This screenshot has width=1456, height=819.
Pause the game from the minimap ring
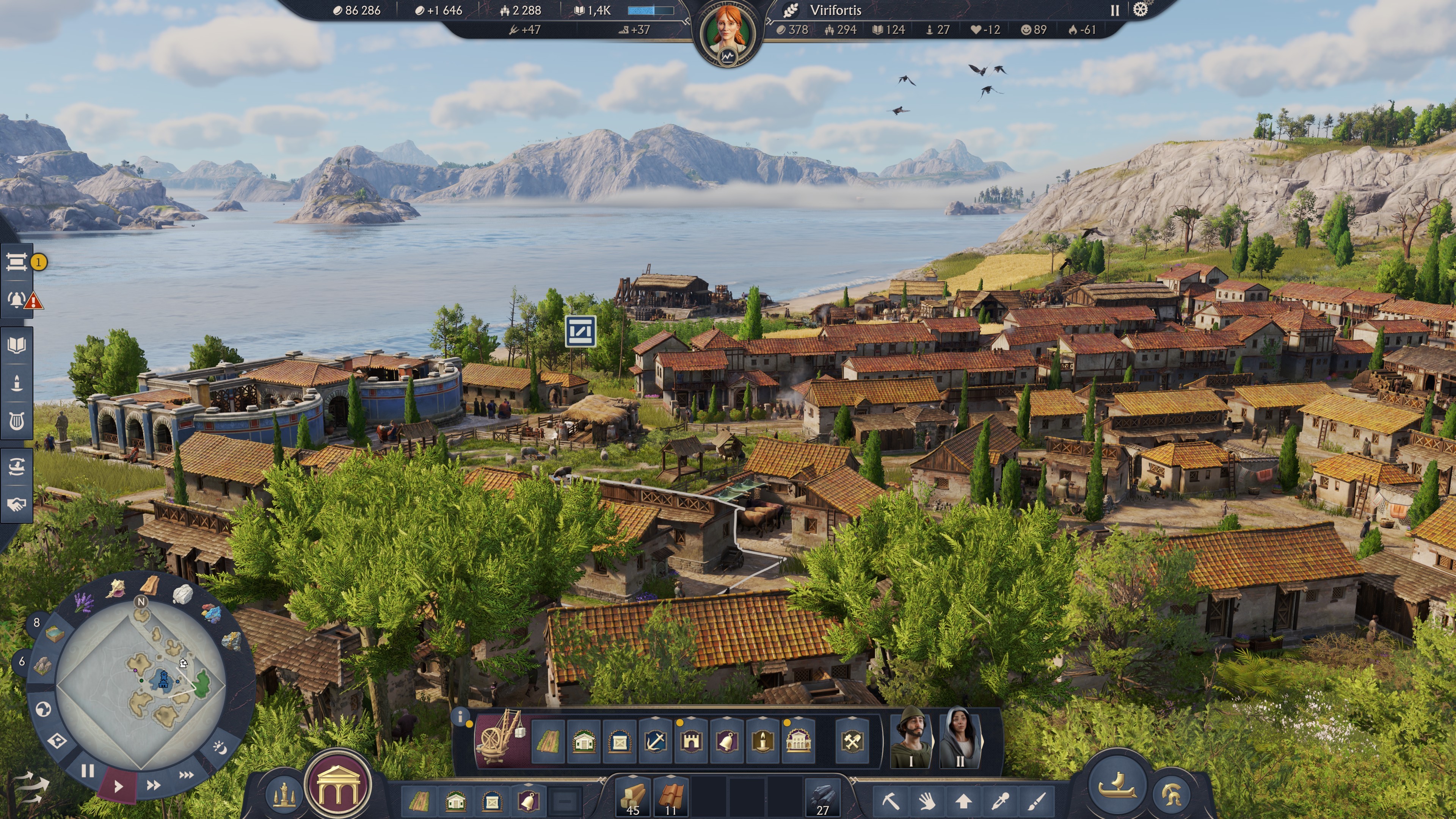click(88, 770)
